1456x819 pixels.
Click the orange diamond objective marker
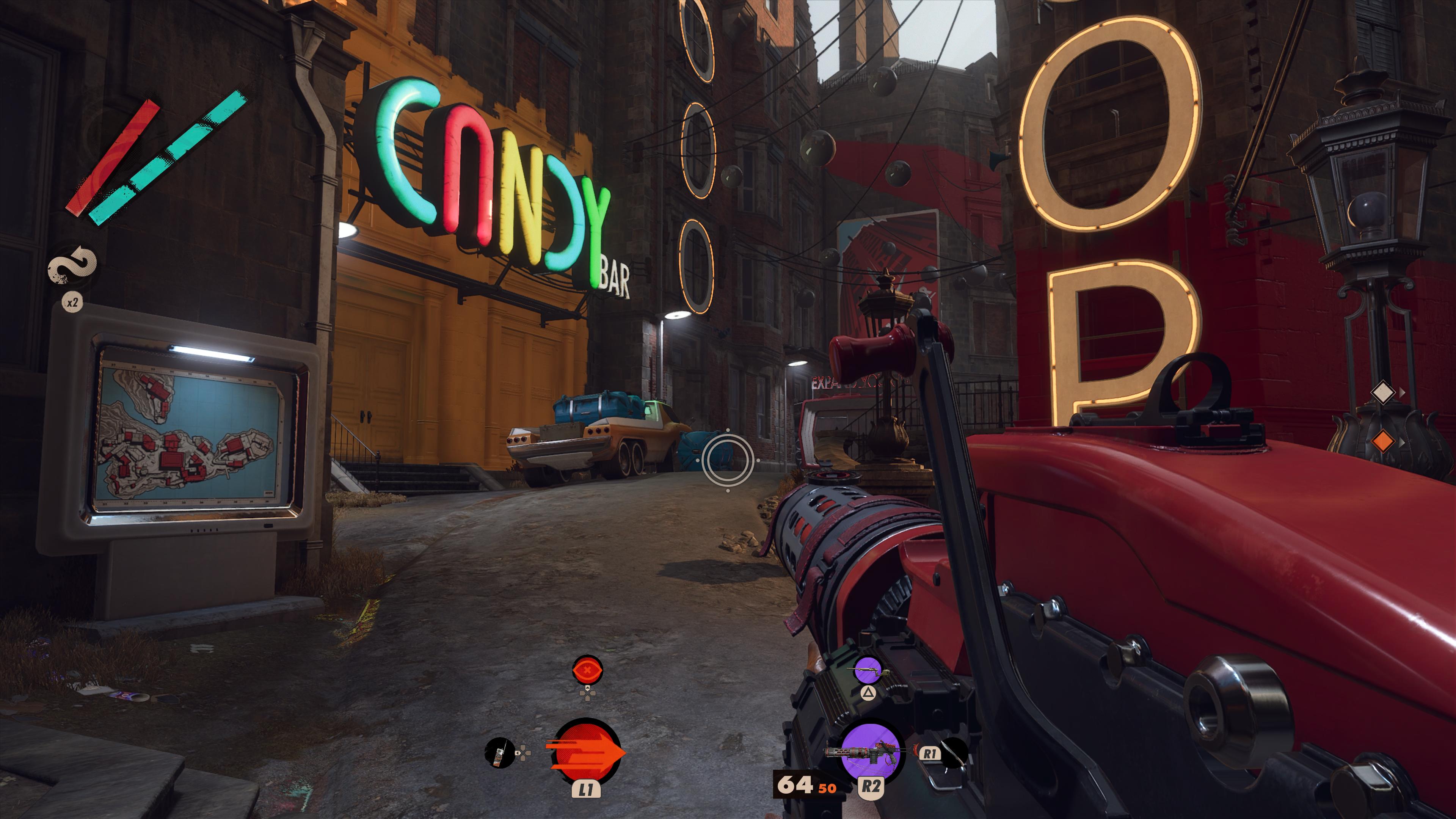pos(1382,441)
